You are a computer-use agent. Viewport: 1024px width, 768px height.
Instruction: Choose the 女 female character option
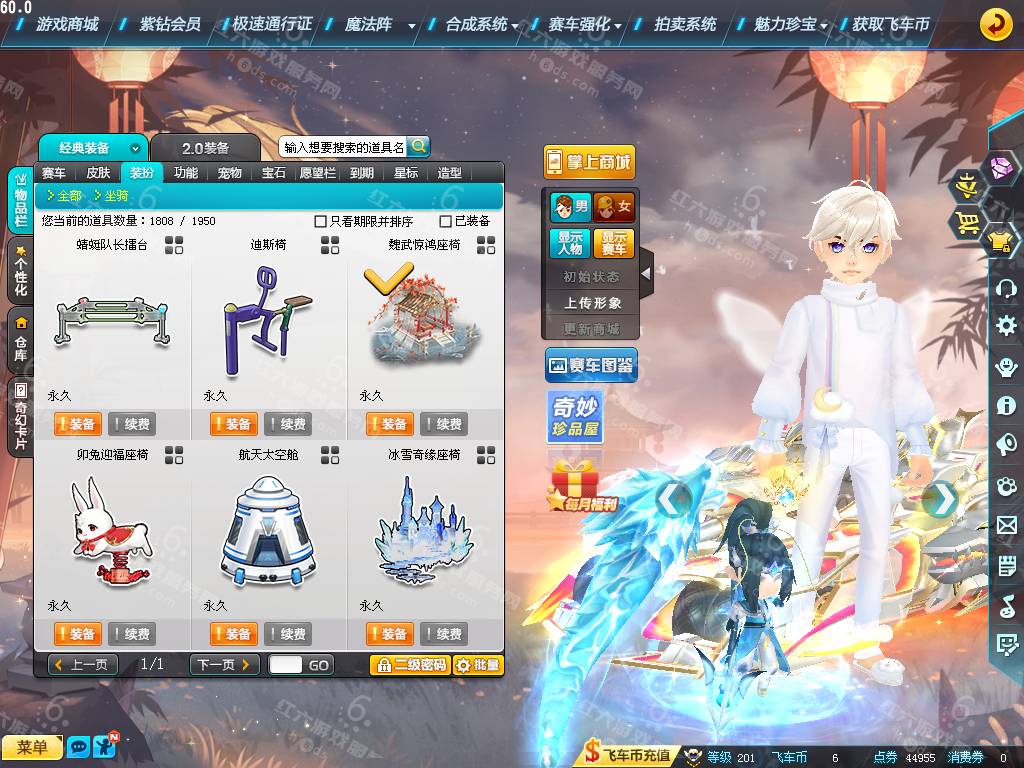click(614, 207)
